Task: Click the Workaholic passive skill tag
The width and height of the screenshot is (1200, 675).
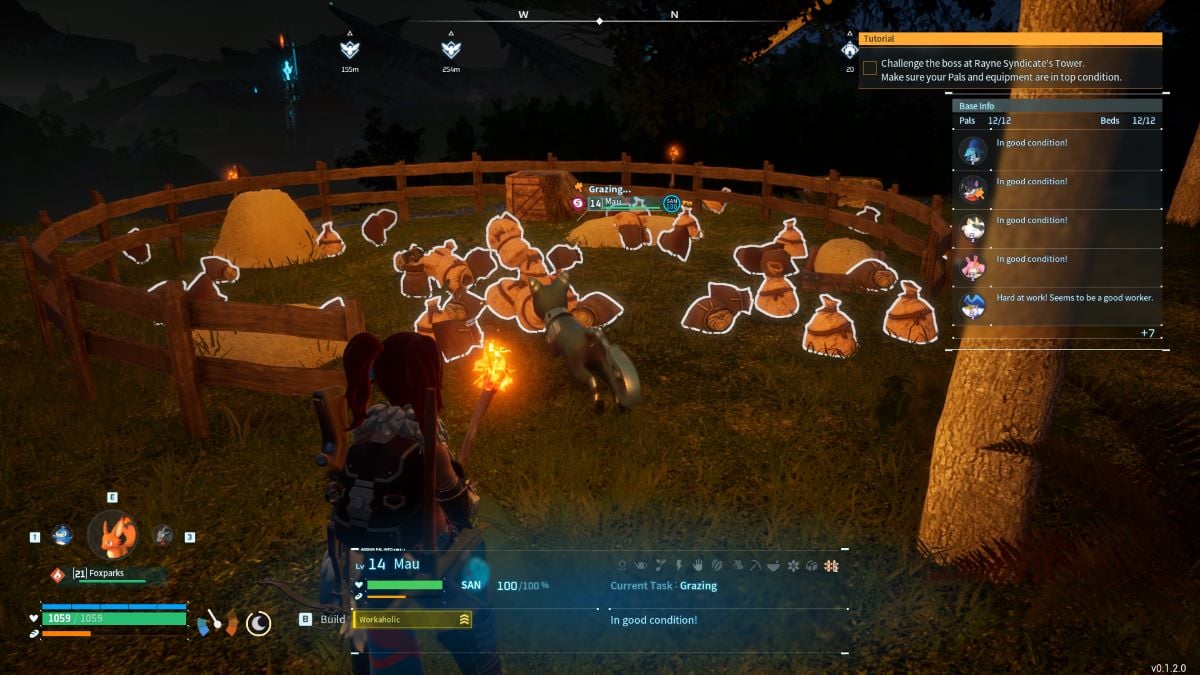Action: 412,620
